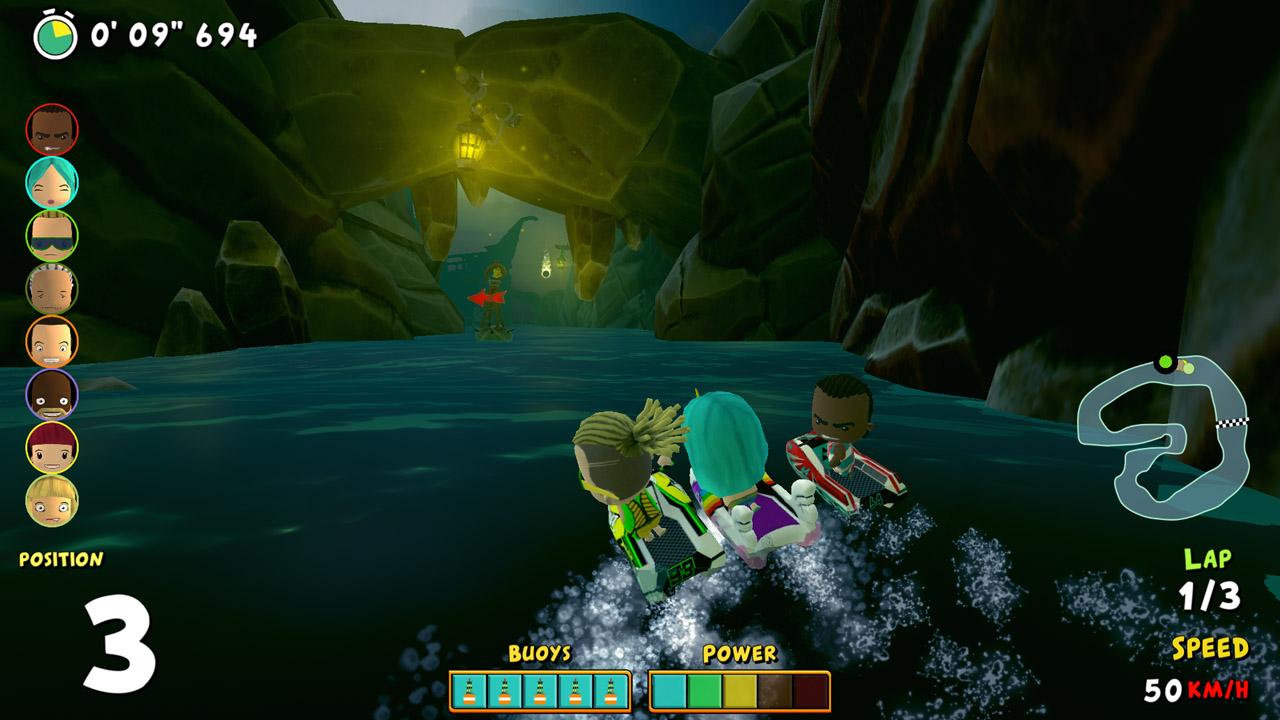The height and width of the screenshot is (720, 1280).
Task: Select the purple-bordered bearded racer portrait
Action: (52, 395)
